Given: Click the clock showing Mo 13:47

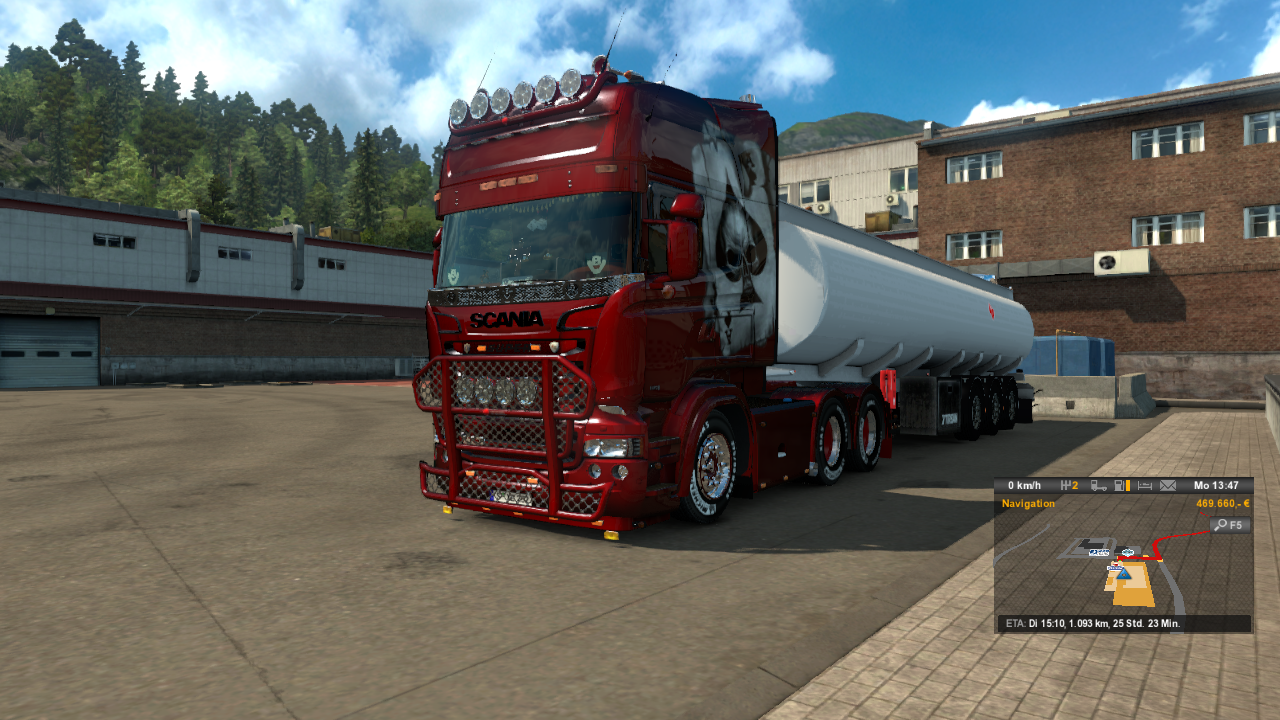Looking at the screenshot, I should pyautogui.click(x=1214, y=485).
